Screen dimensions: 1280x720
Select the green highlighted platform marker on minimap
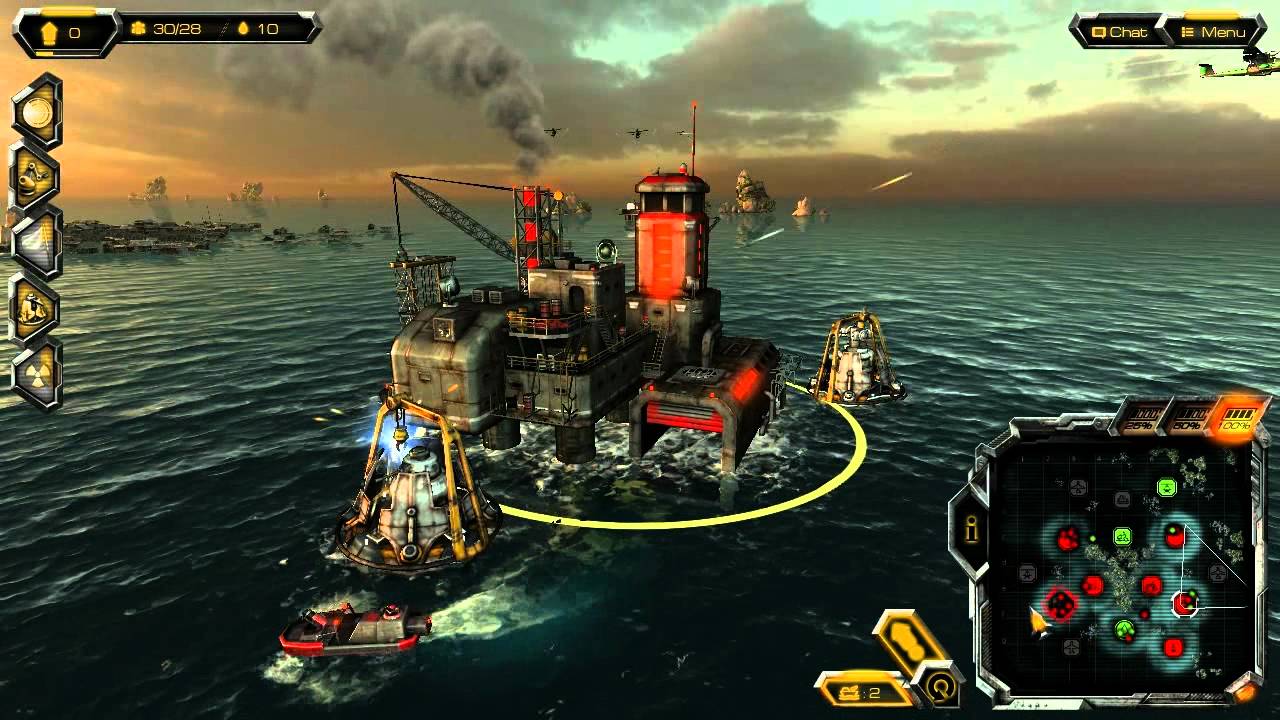(x=1166, y=487)
